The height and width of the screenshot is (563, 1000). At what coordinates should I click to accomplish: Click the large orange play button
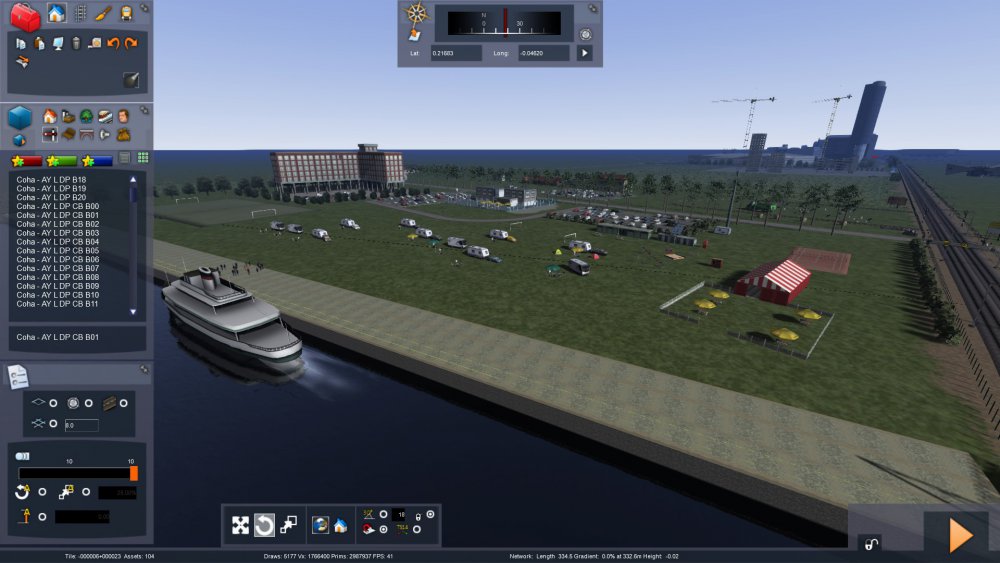pos(960,536)
